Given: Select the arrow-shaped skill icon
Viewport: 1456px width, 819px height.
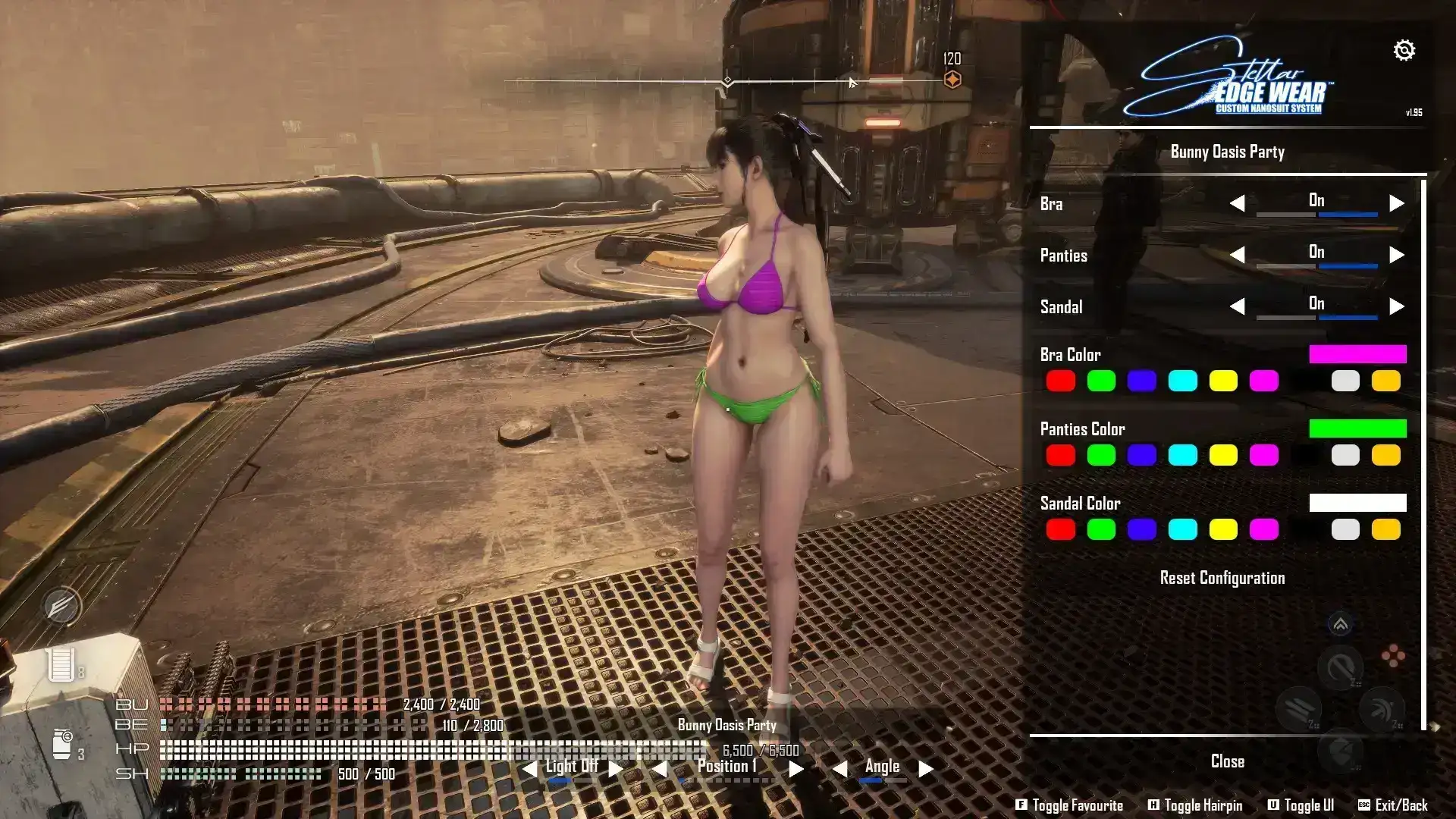Looking at the screenshot, I should (x=1382, y=708).
